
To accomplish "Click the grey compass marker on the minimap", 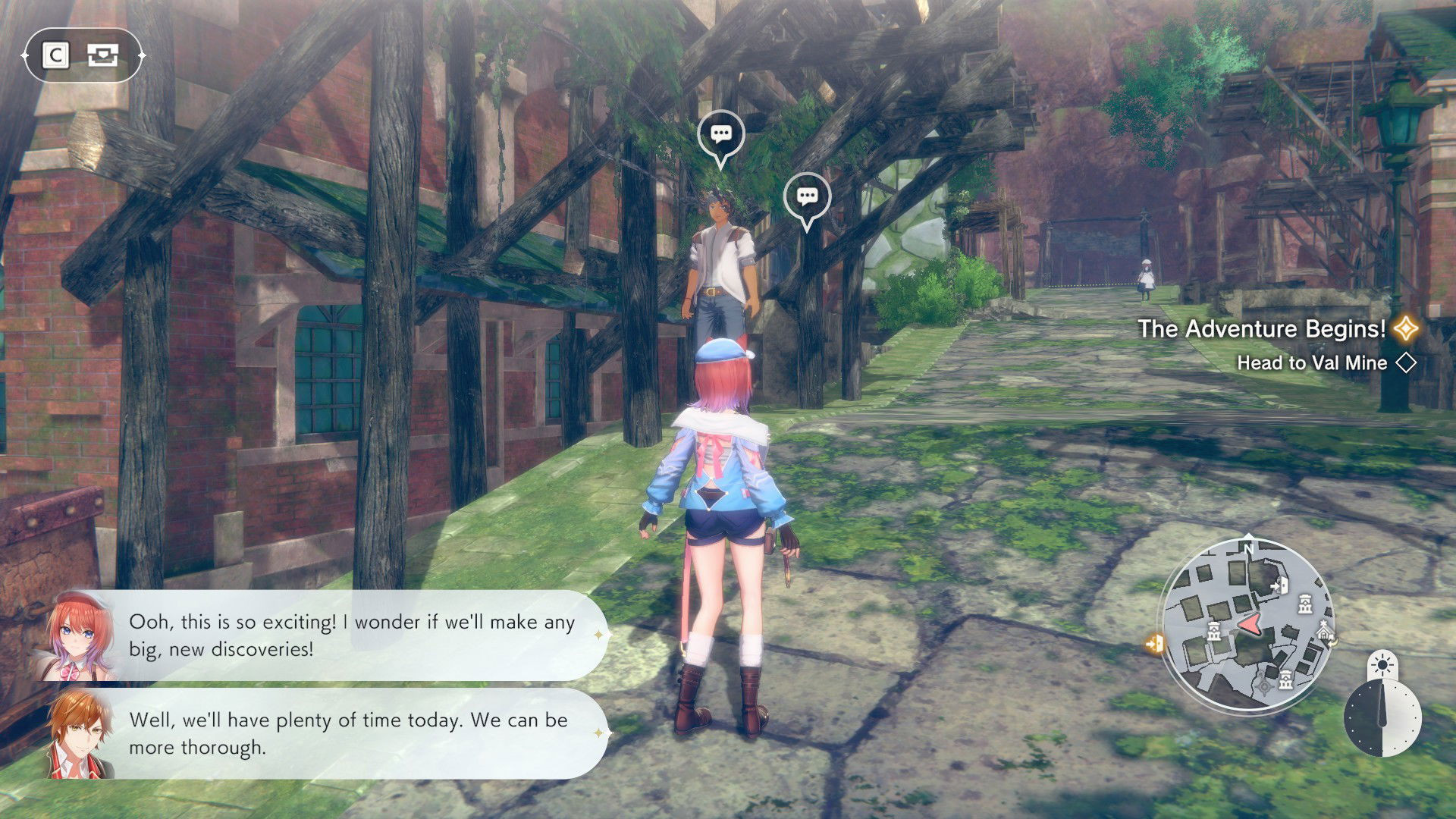I will click(x=1264, y=687).
